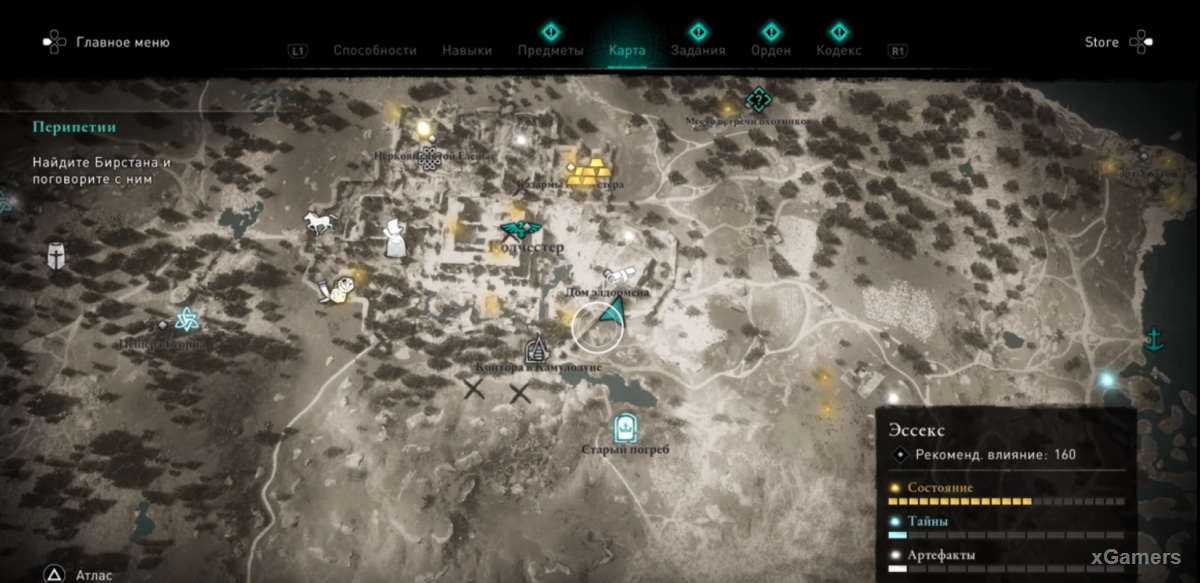Select the anchor harbor marker
This screenshot has height=583, width=1200.
click(1153, 338)
